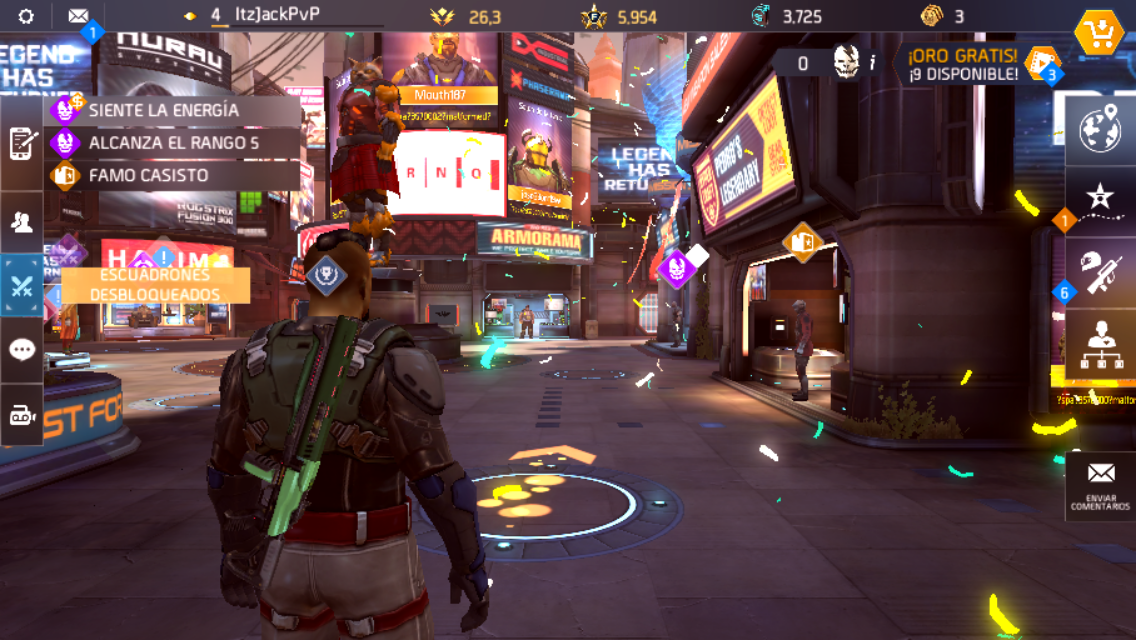This screenshot has width=1136, height=640.
Task: Open the chat speech bubble
Action: pyautogui.click(x=22, y=350)
